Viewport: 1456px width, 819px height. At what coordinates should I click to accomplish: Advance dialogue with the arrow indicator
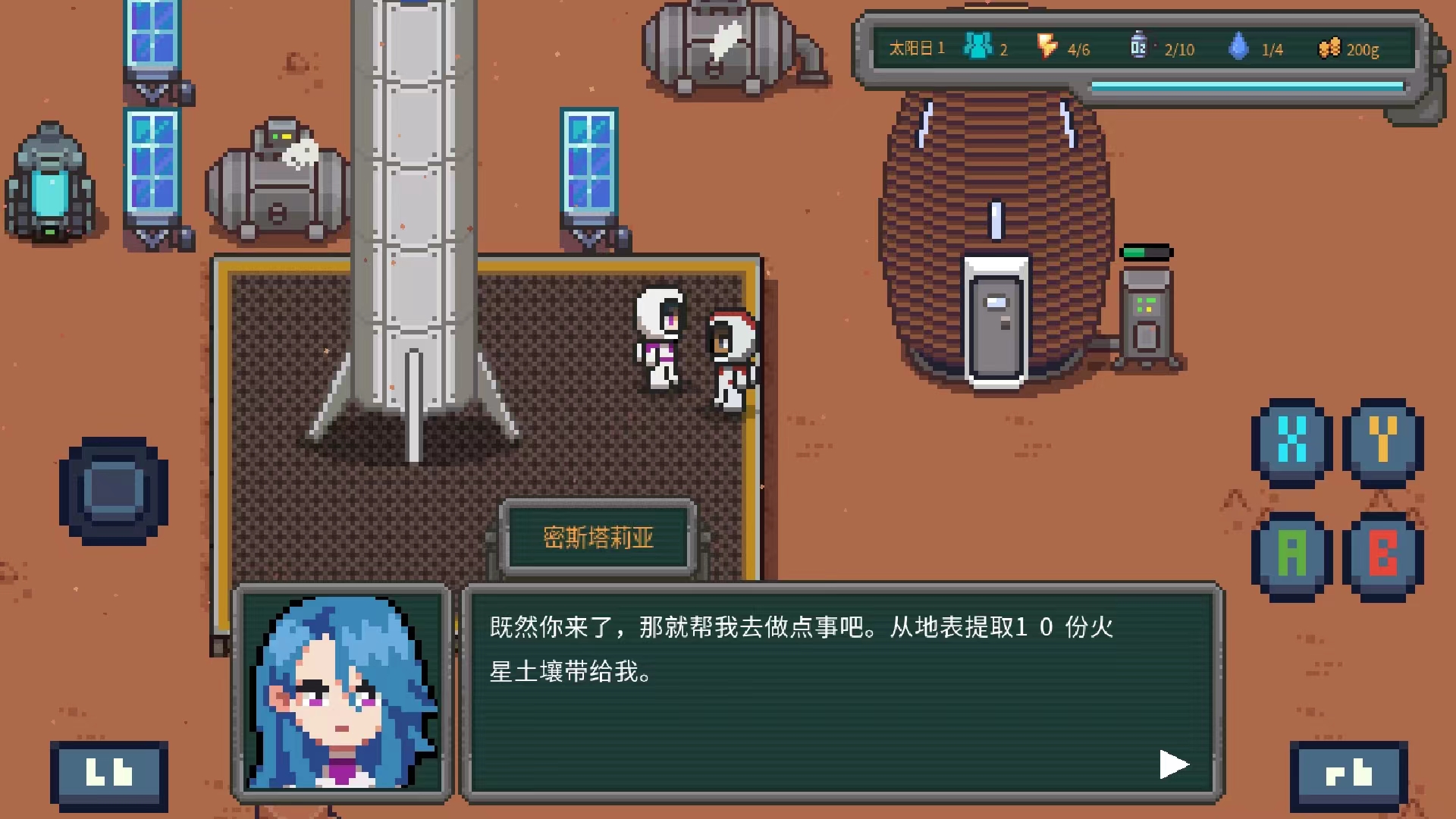click(1173, 764)
